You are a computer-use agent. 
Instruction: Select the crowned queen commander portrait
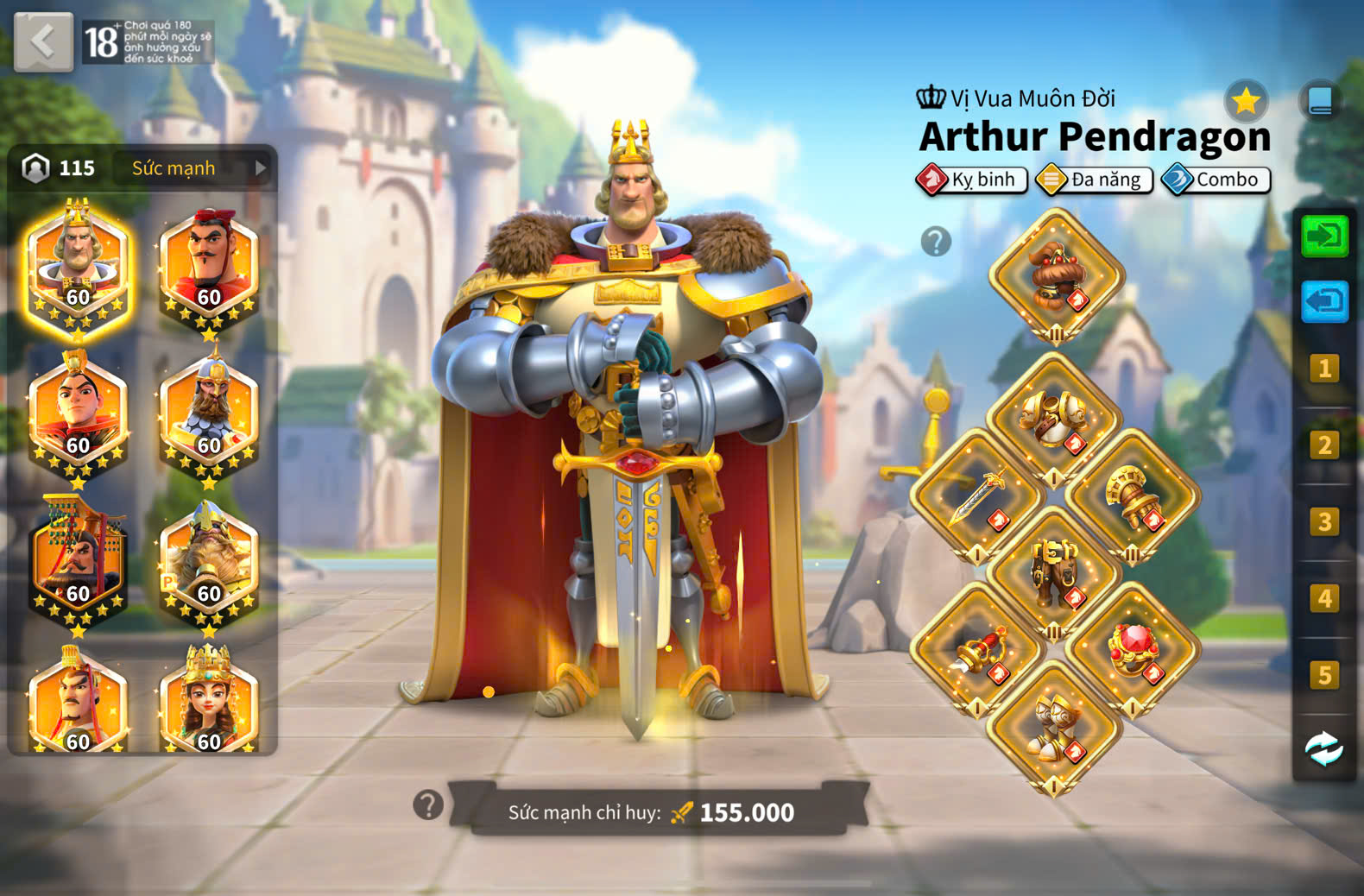(x=208, y=703)
